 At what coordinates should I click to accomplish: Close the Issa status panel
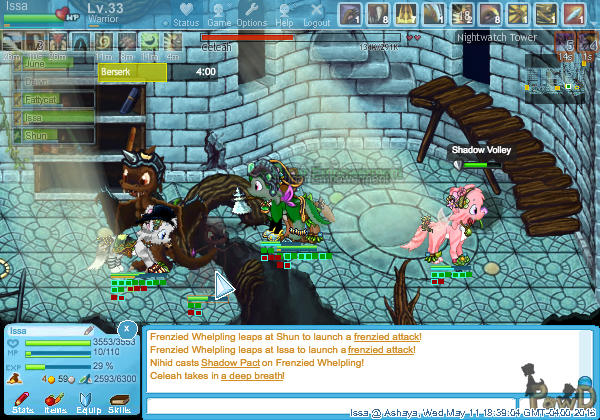pos(126,328)
